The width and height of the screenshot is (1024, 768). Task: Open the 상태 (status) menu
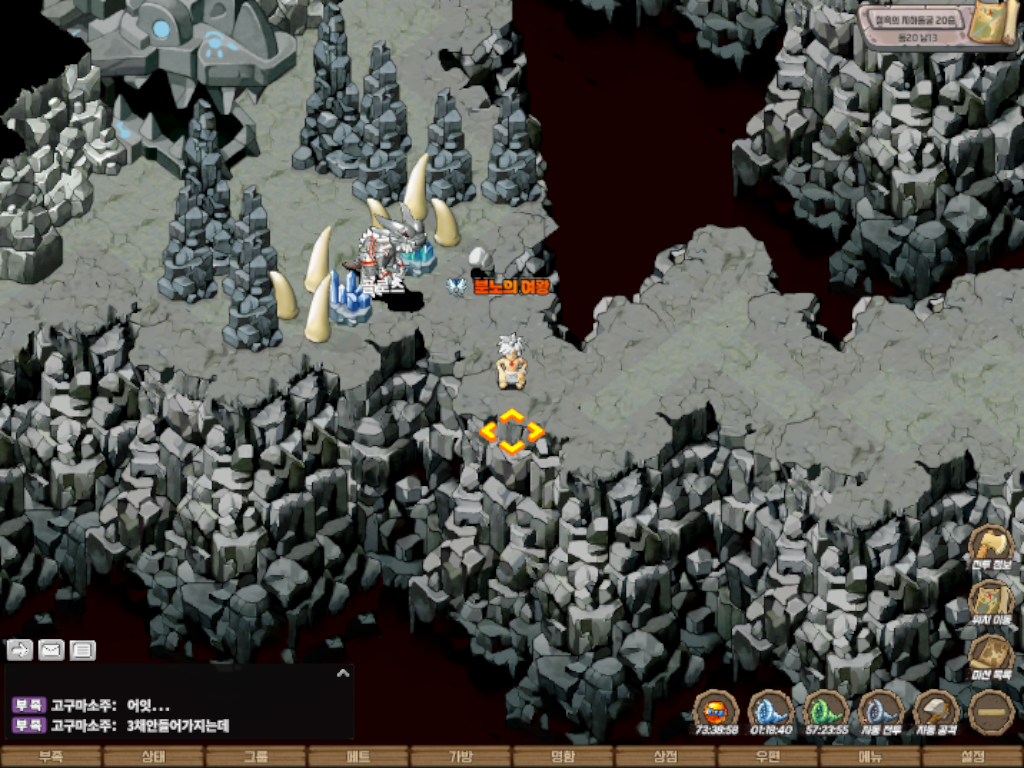[x=153, y=757]
